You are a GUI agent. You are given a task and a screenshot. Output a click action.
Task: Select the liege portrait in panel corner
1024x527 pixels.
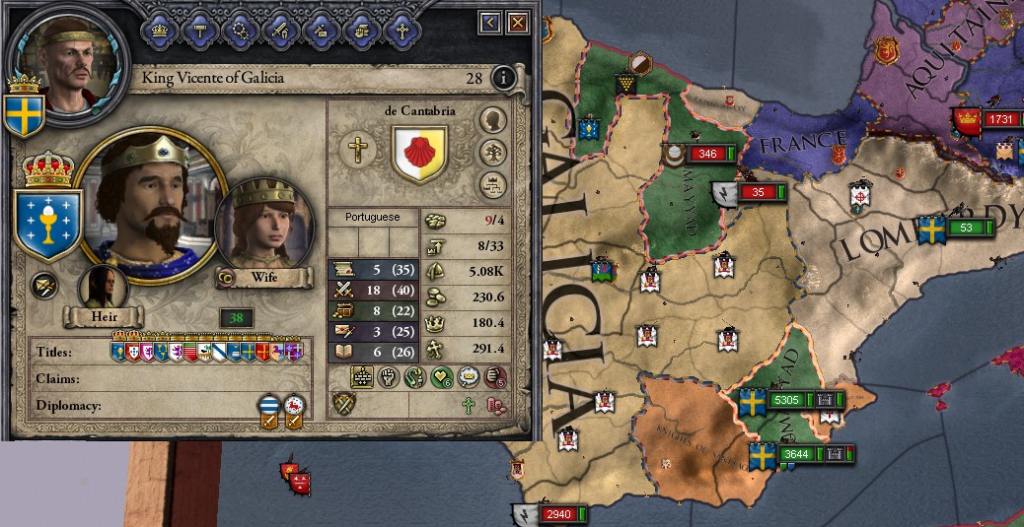coord(67,60)
